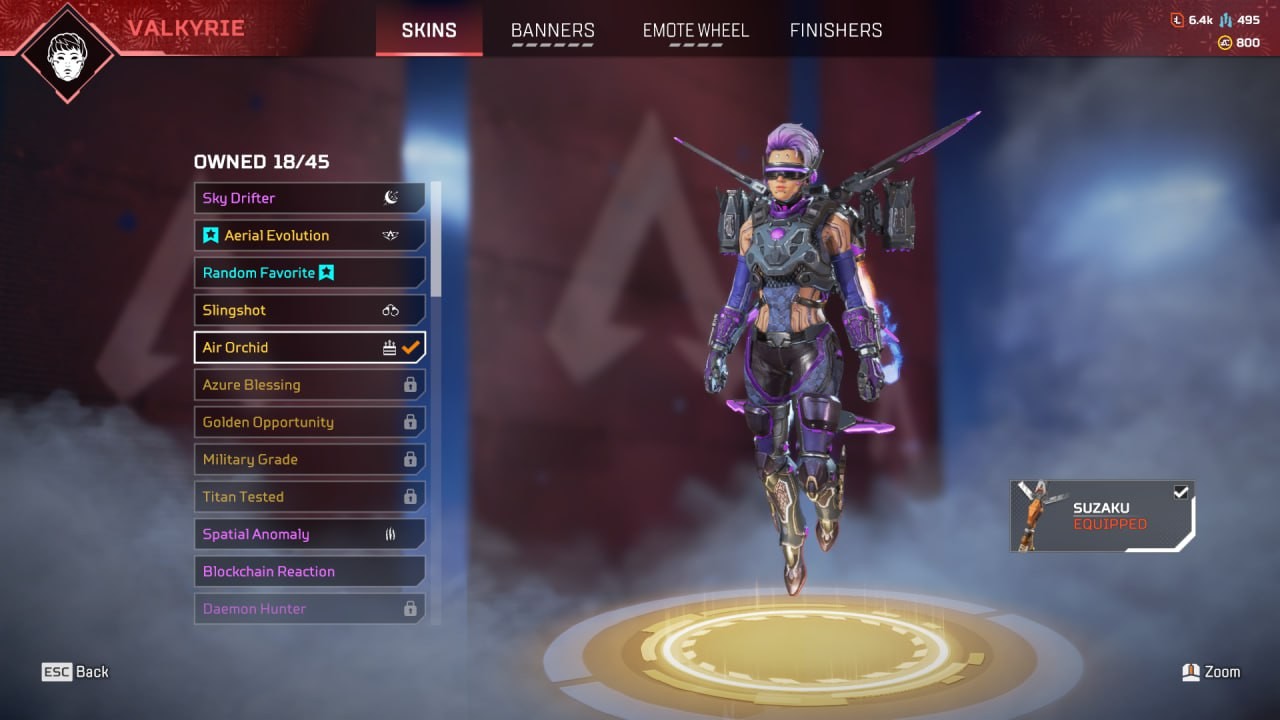Preview the Golden Opportunity skin

coord(309,422)
